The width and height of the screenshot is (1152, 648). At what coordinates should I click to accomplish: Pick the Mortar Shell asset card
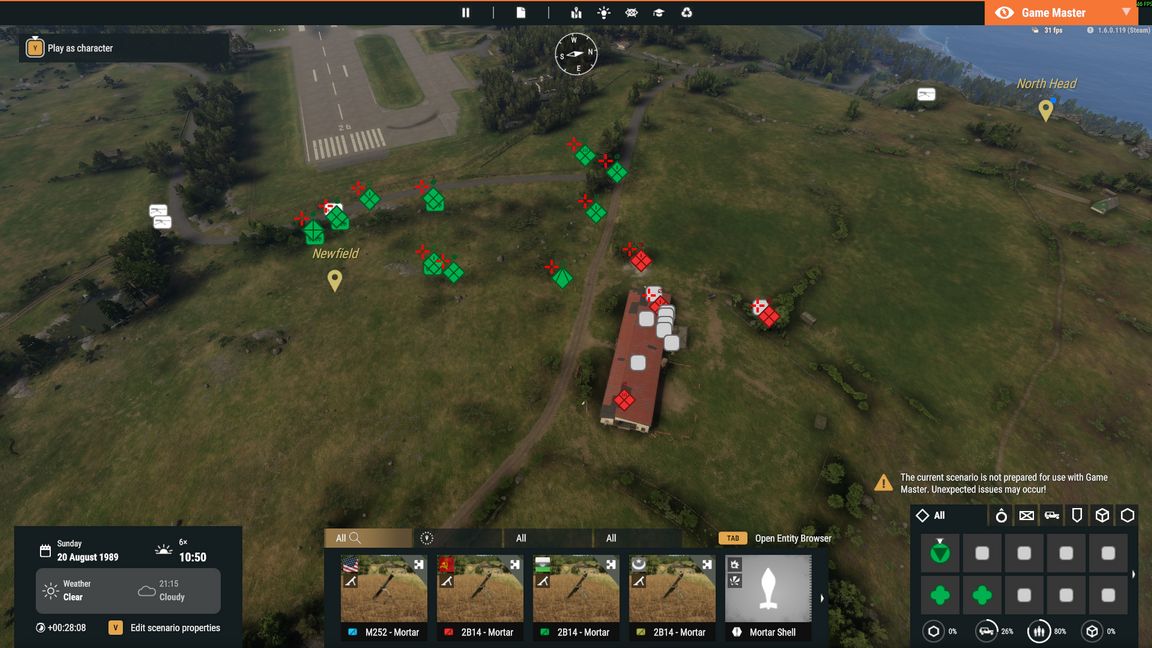768,597
